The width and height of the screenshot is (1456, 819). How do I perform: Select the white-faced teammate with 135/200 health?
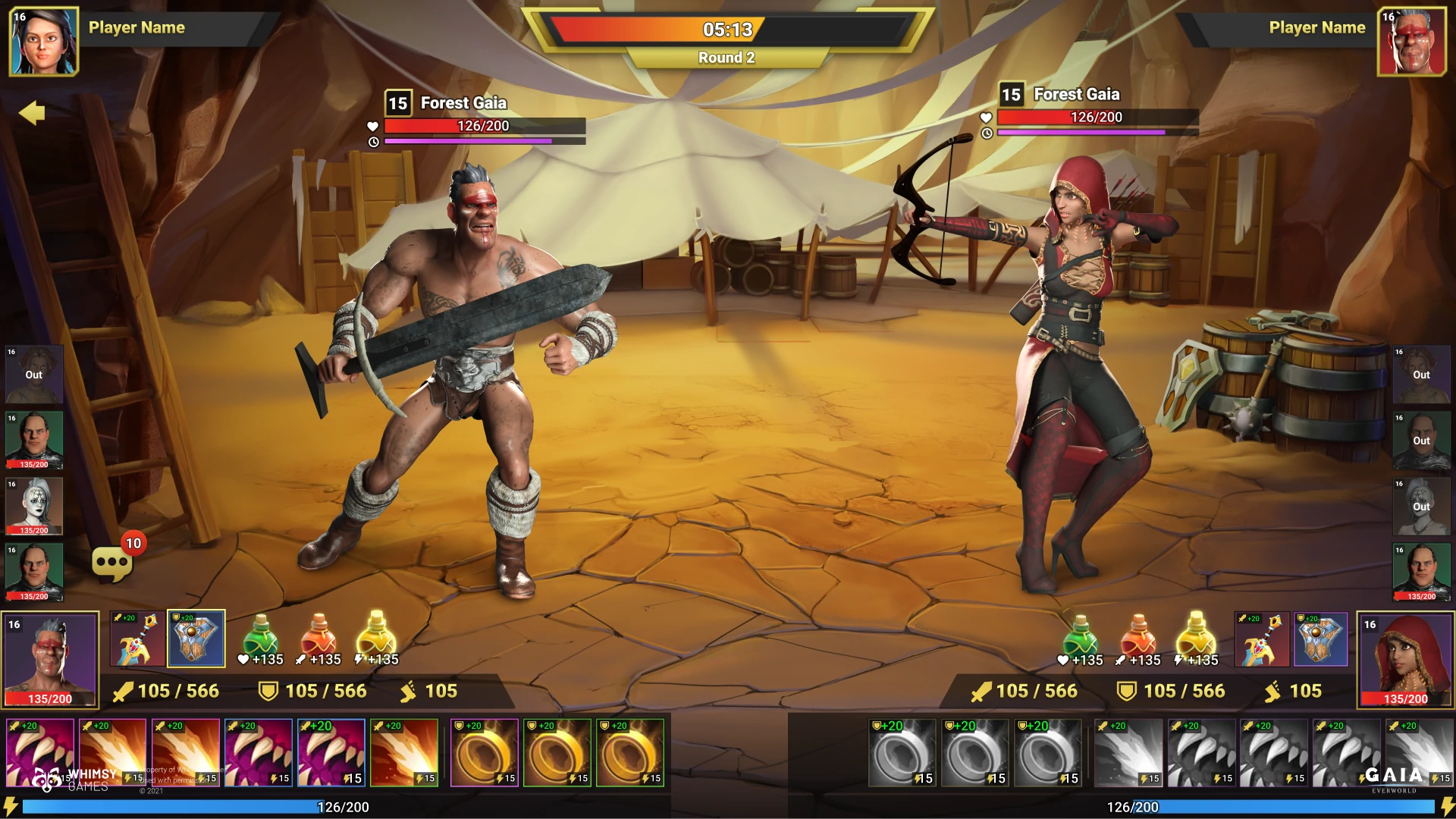(x=34, y=506)
